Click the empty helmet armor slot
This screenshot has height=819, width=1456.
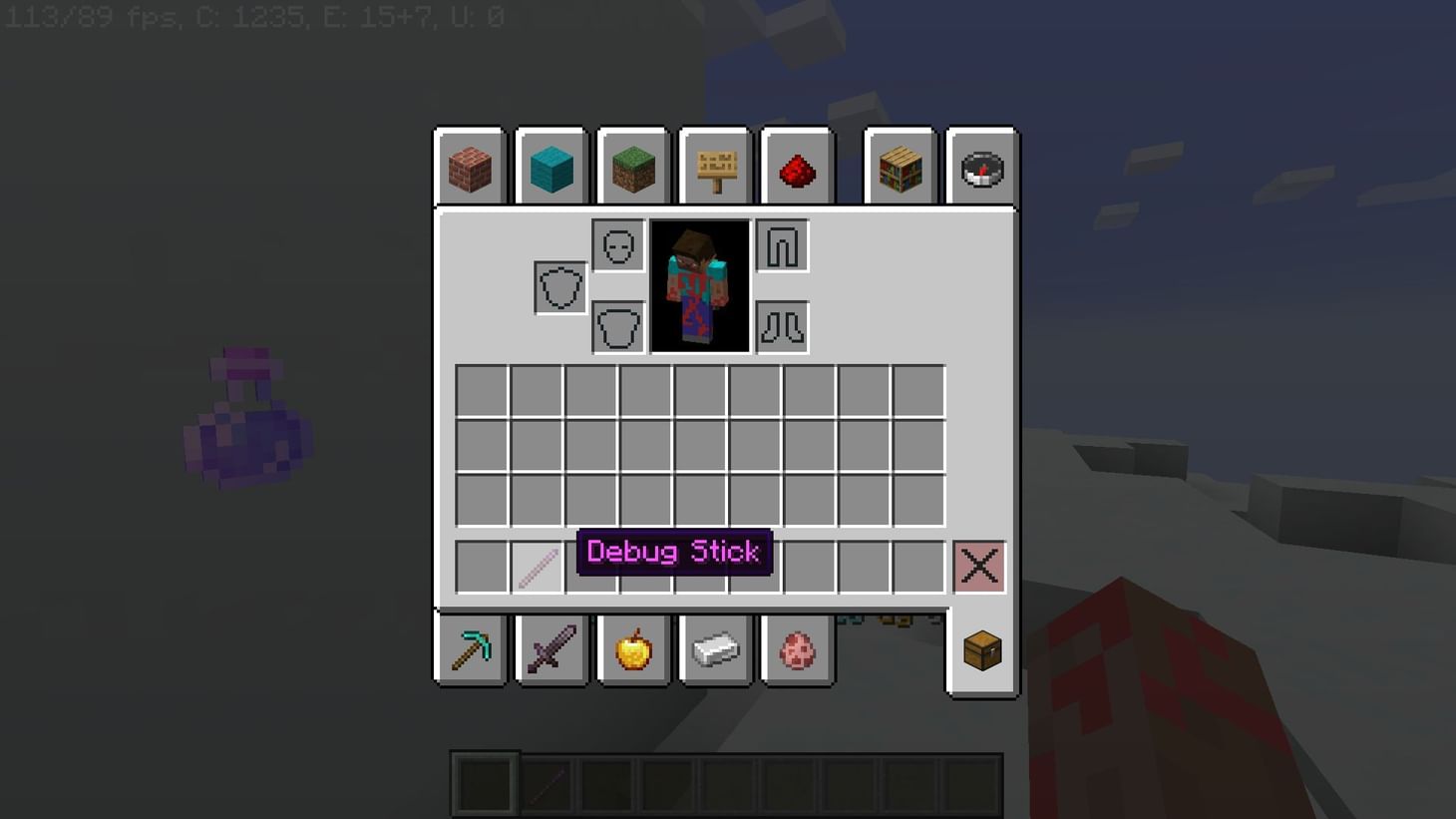pyautogui.click(x=616, y=245)
